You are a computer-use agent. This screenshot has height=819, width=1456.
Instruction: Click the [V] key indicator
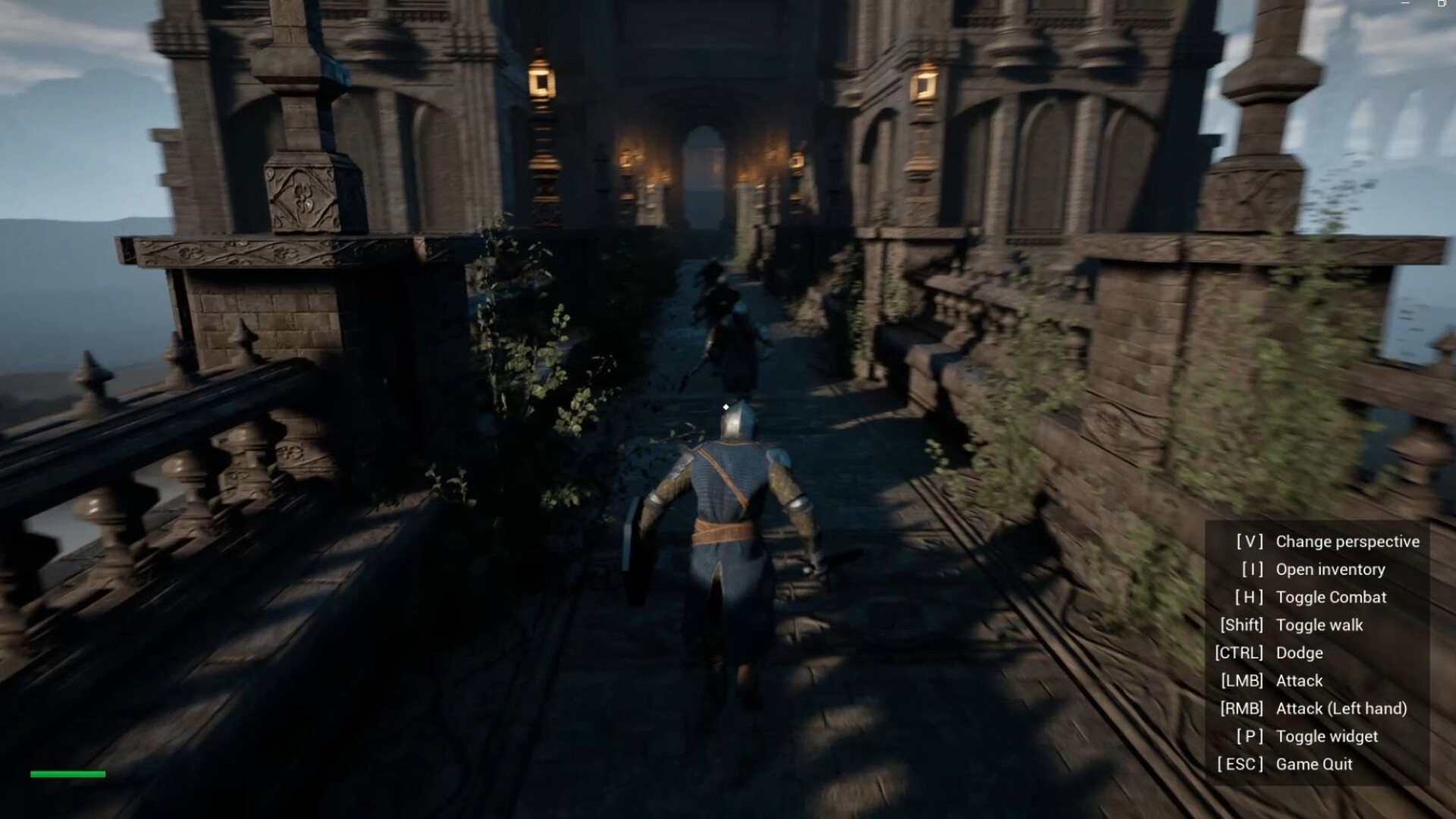tap(1250, 541)
